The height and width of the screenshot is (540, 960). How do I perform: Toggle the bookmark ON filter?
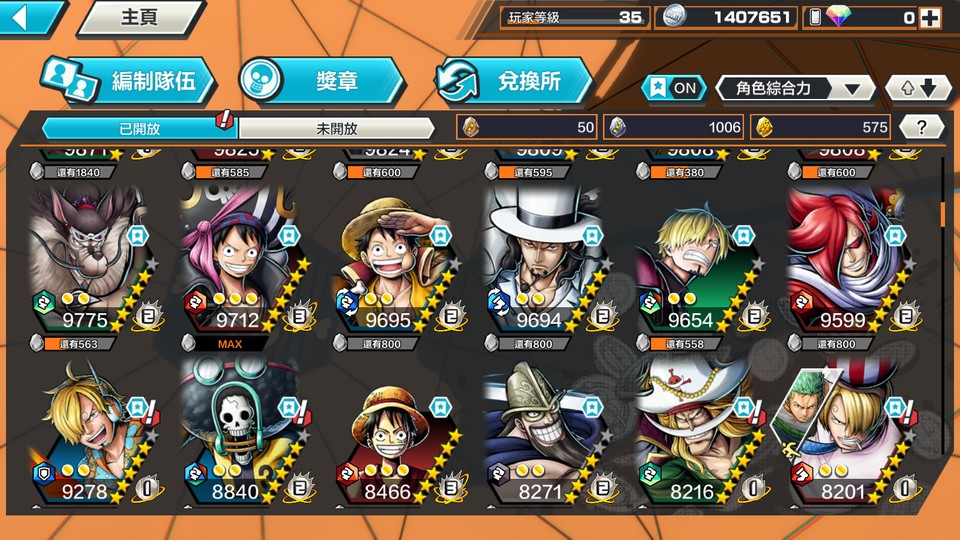[x=672, y=88]
